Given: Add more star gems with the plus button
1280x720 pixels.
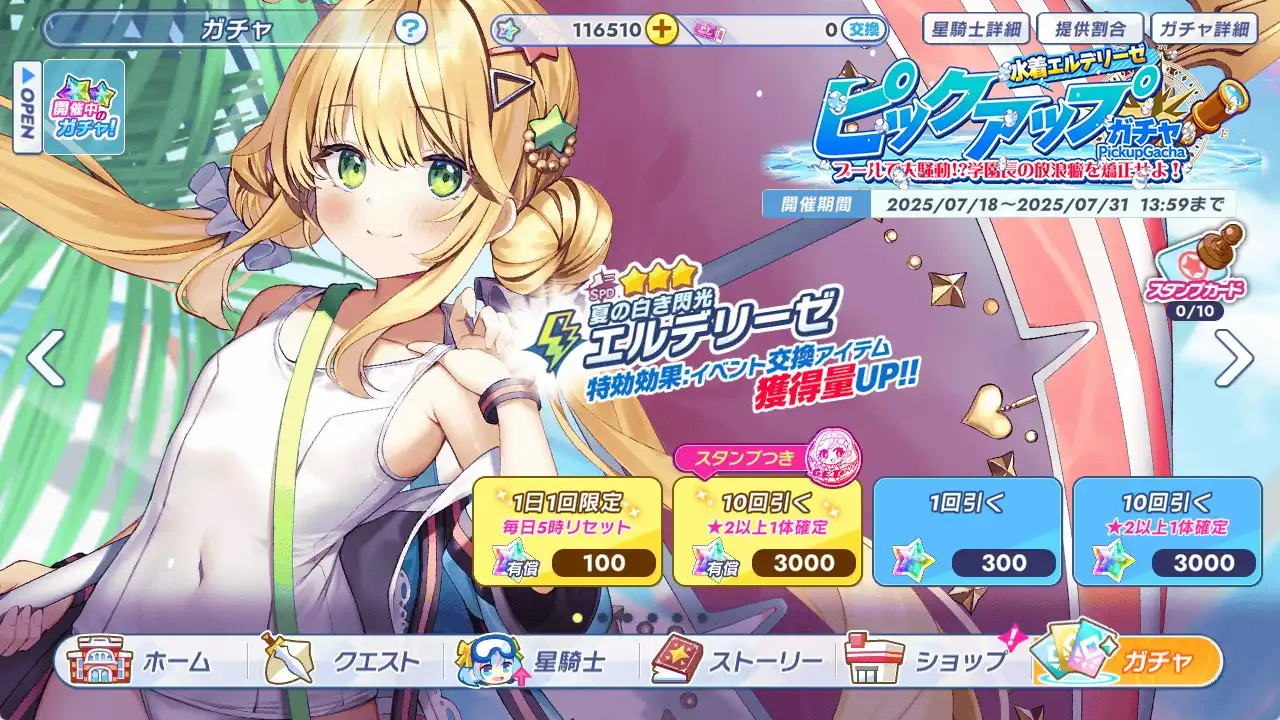Looking at the screenshot, I should coord(661,29).
